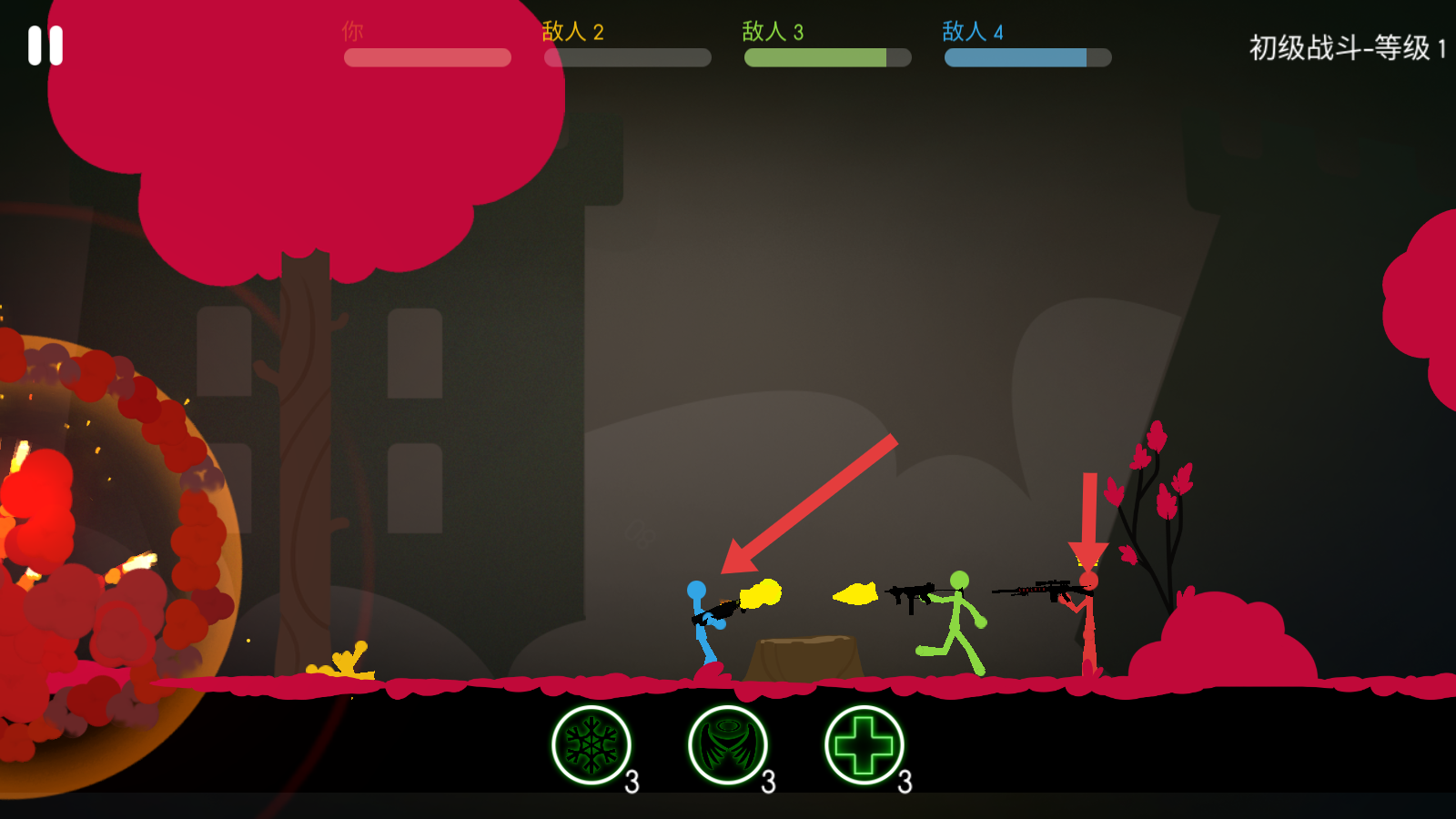Screen dimensions: 1456x819
Task: Activate the snowflake freeze skill
Action: click(x=591, y=745)
